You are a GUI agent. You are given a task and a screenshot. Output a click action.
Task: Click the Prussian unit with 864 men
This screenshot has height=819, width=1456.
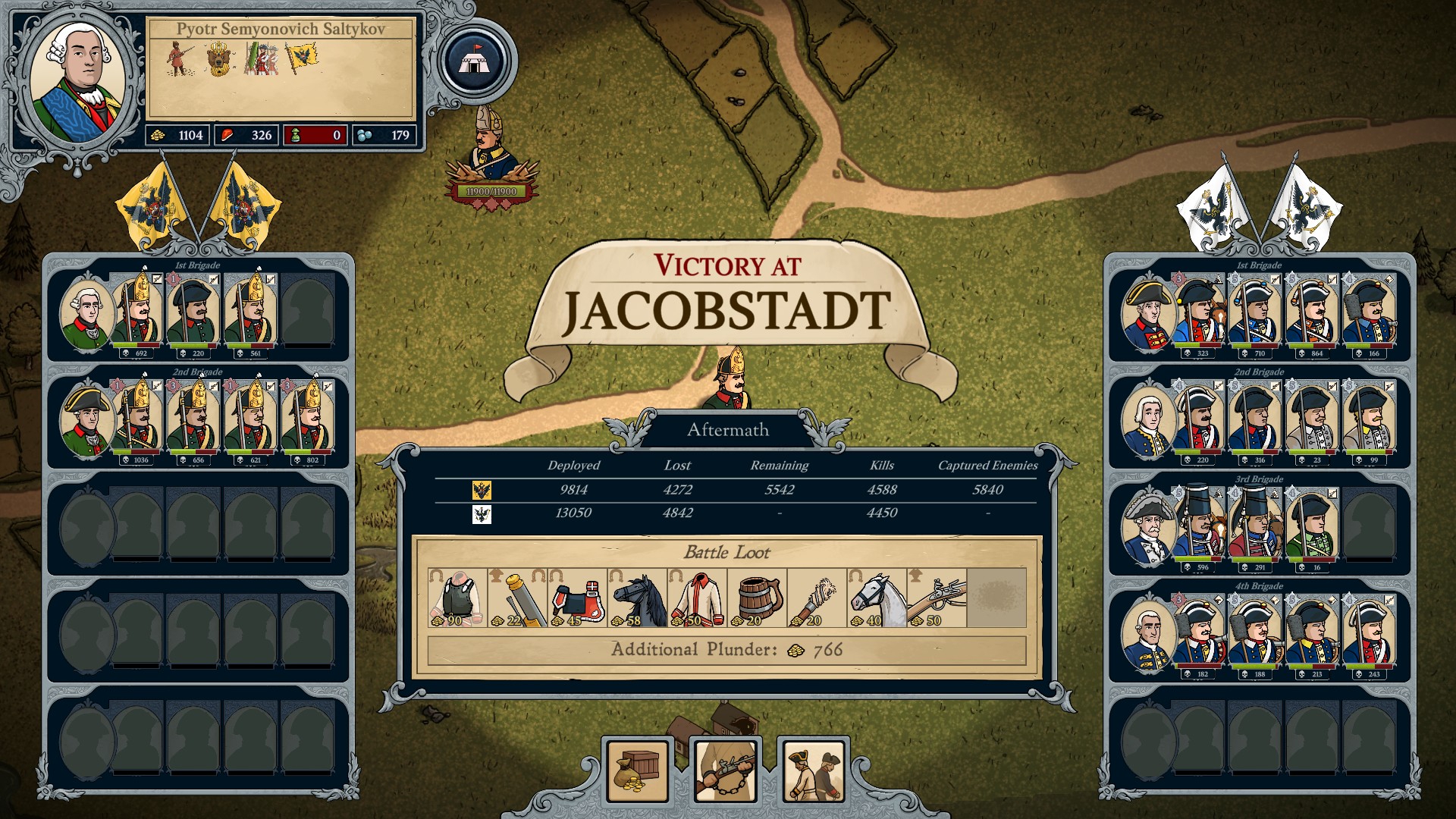(x=1313, y=313)
